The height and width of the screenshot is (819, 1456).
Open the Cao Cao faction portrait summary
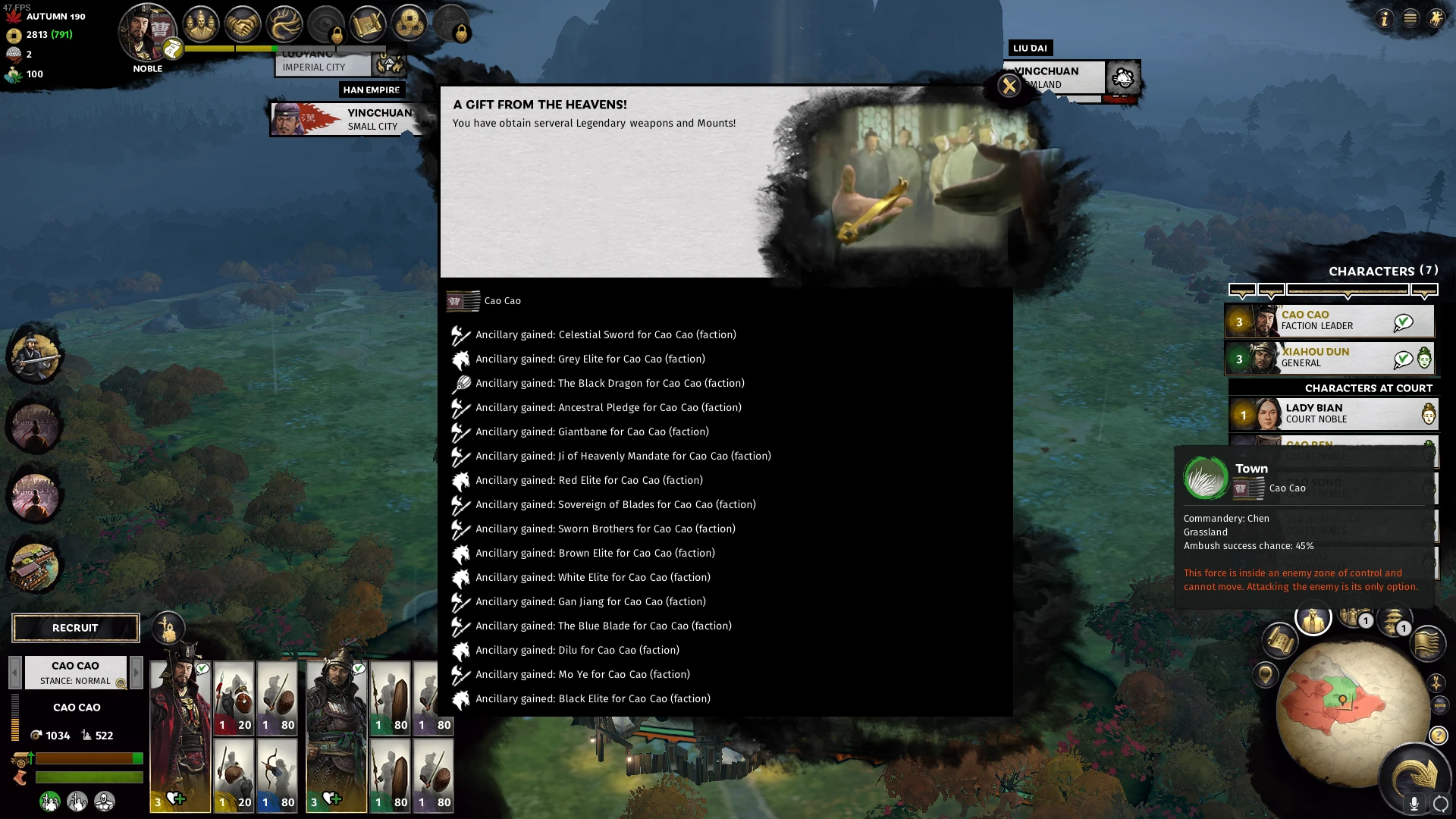(148, 32)
